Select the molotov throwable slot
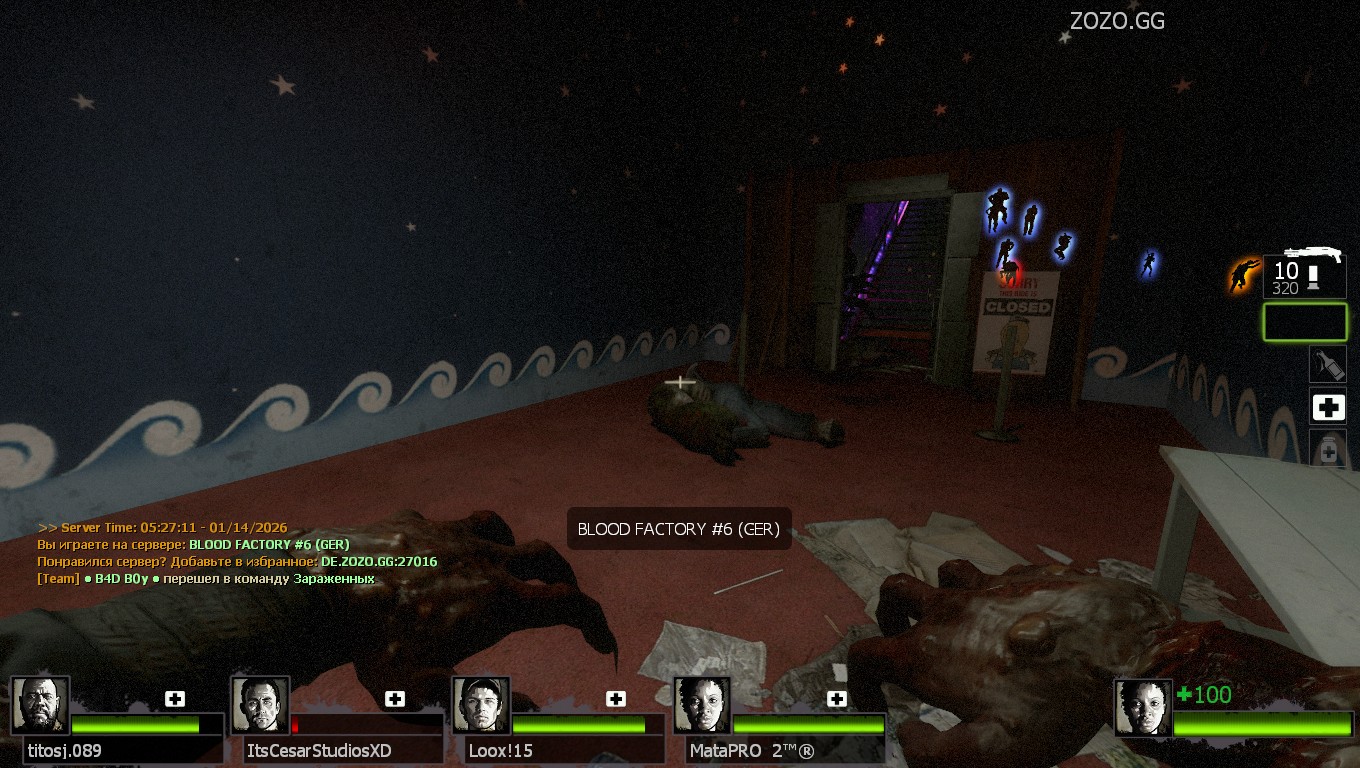The width and height of the screenshot is (1360, 768). pyautogui.click(x=1328, y=364)
